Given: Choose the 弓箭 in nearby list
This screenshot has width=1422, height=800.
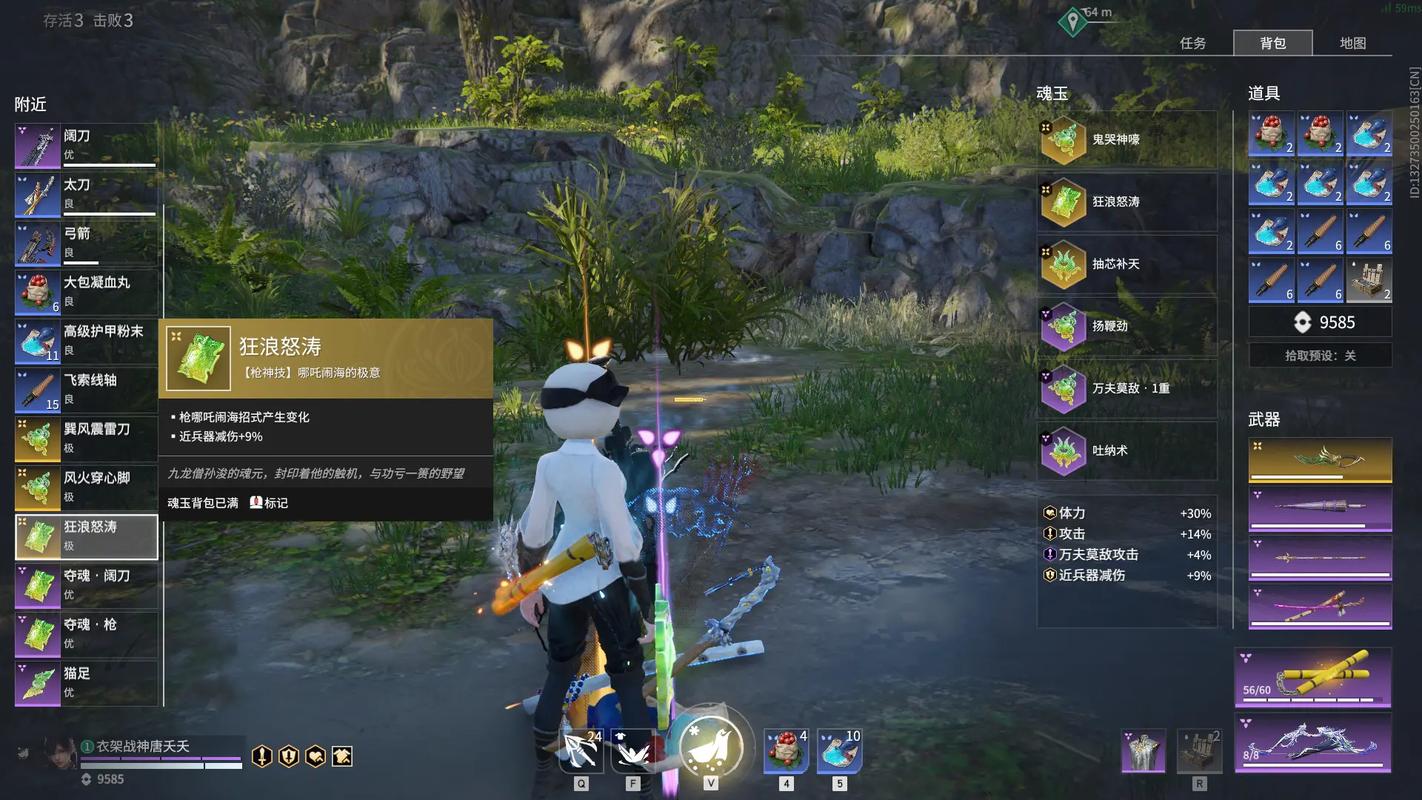Looking at the screenshot, I should [x=87, y=244].
